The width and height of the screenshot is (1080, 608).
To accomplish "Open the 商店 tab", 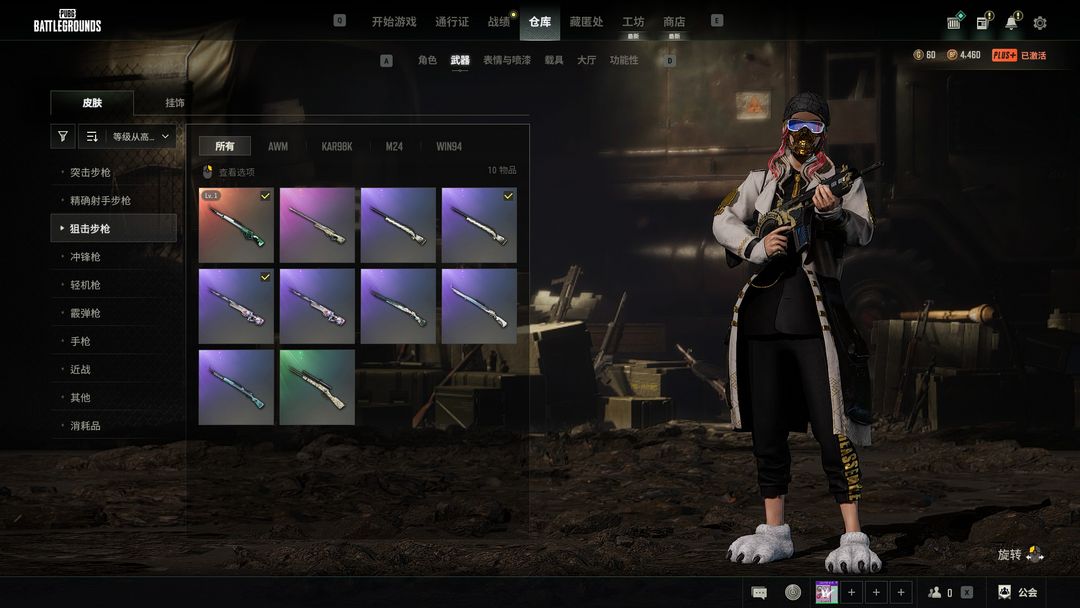I will [674, 21].
